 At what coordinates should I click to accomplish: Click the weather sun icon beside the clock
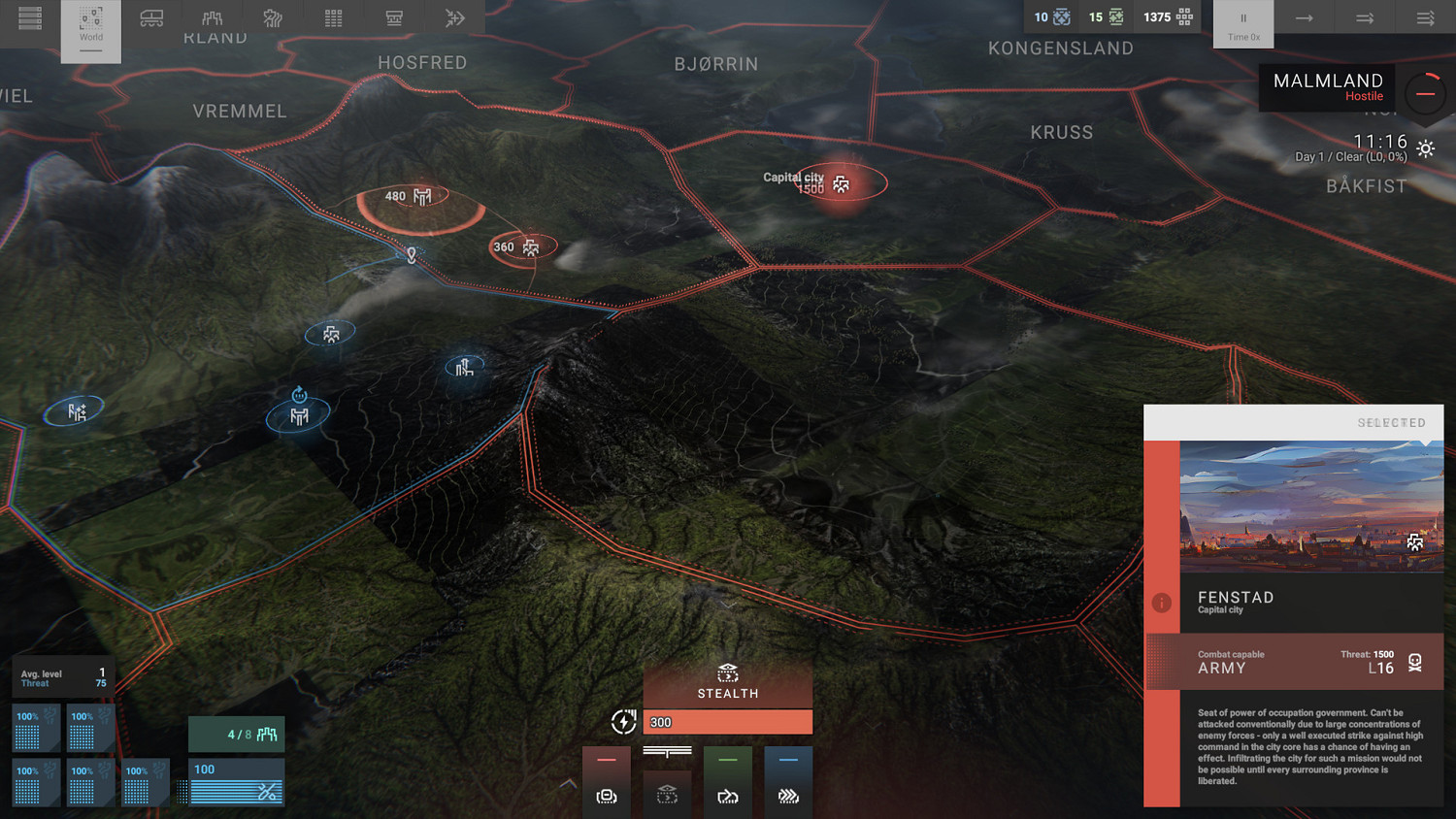point(1425,148)
